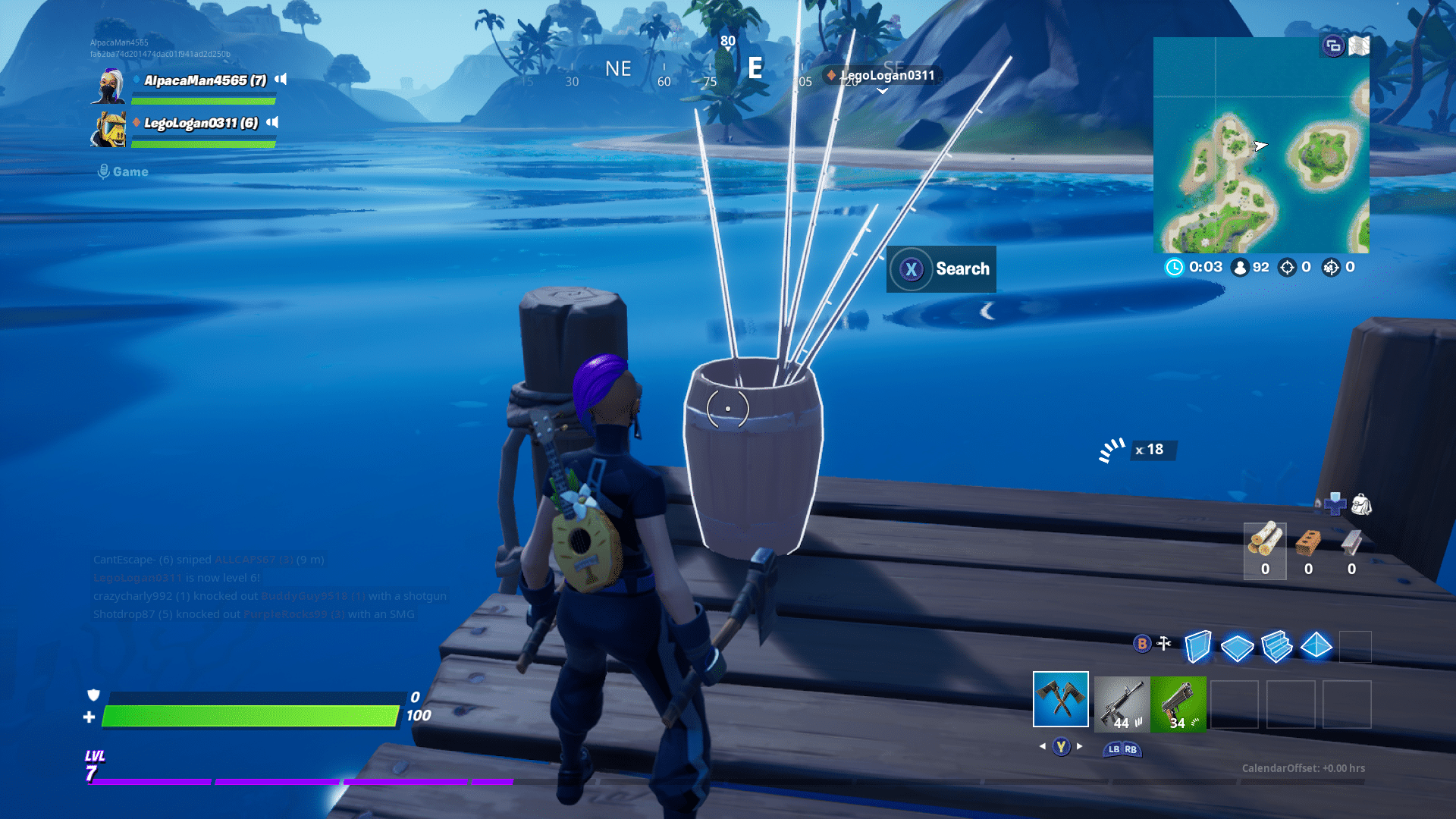Select the green pistol hotbar slot
This screenshot has height=819, width=1456.
(1178, 704)
